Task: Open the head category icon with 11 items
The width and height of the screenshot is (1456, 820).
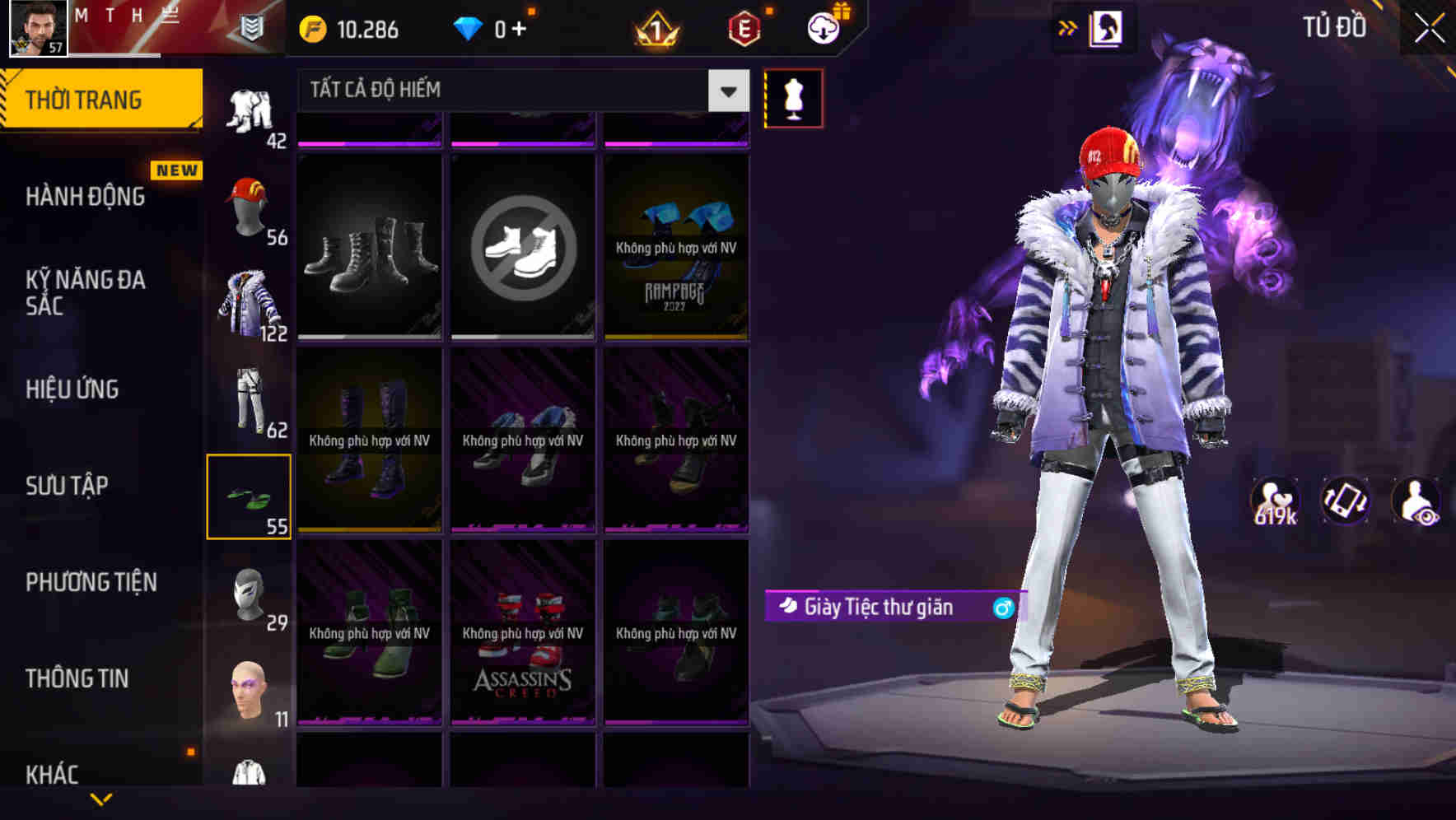Action: click(250, 692)
